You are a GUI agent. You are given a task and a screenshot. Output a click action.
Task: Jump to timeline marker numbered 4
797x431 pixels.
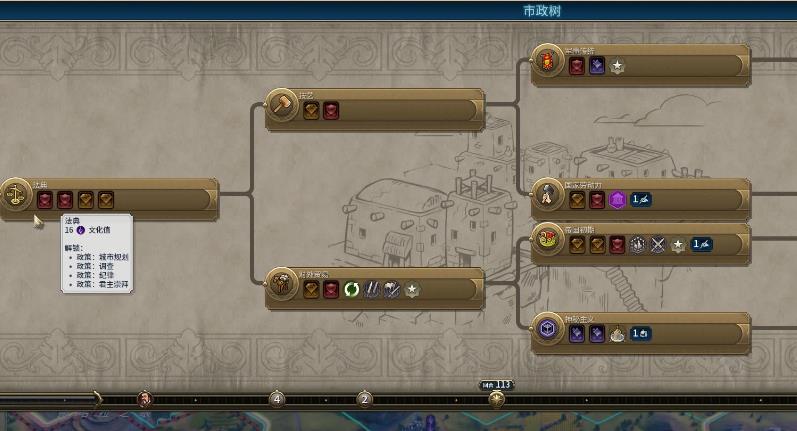point(277,399)
